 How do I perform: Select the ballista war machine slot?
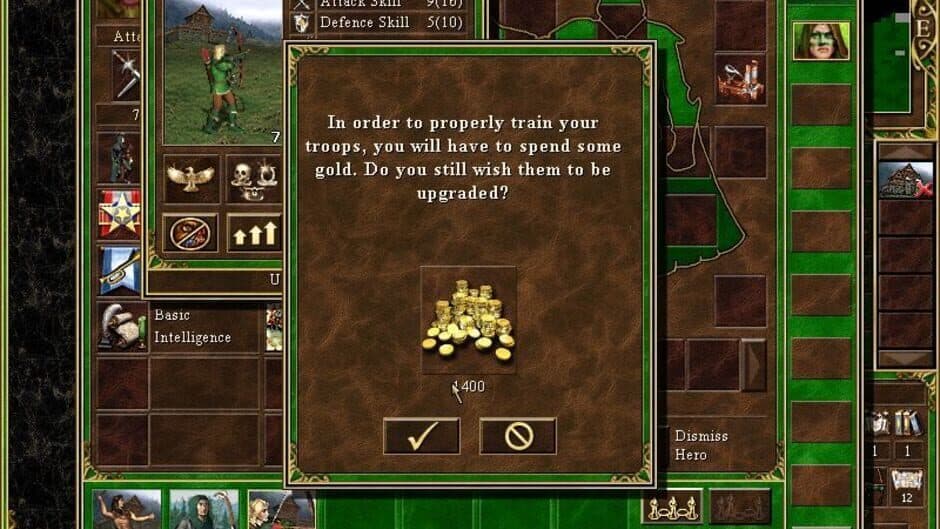740,80
